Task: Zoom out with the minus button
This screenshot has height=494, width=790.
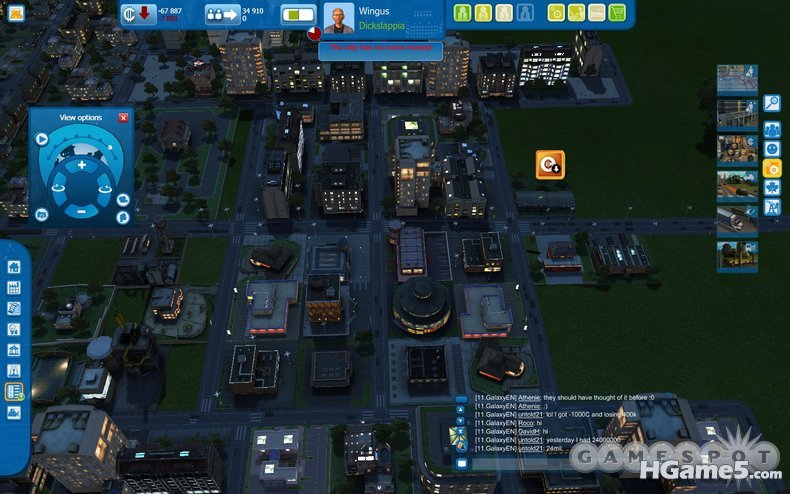Action: 82,211
